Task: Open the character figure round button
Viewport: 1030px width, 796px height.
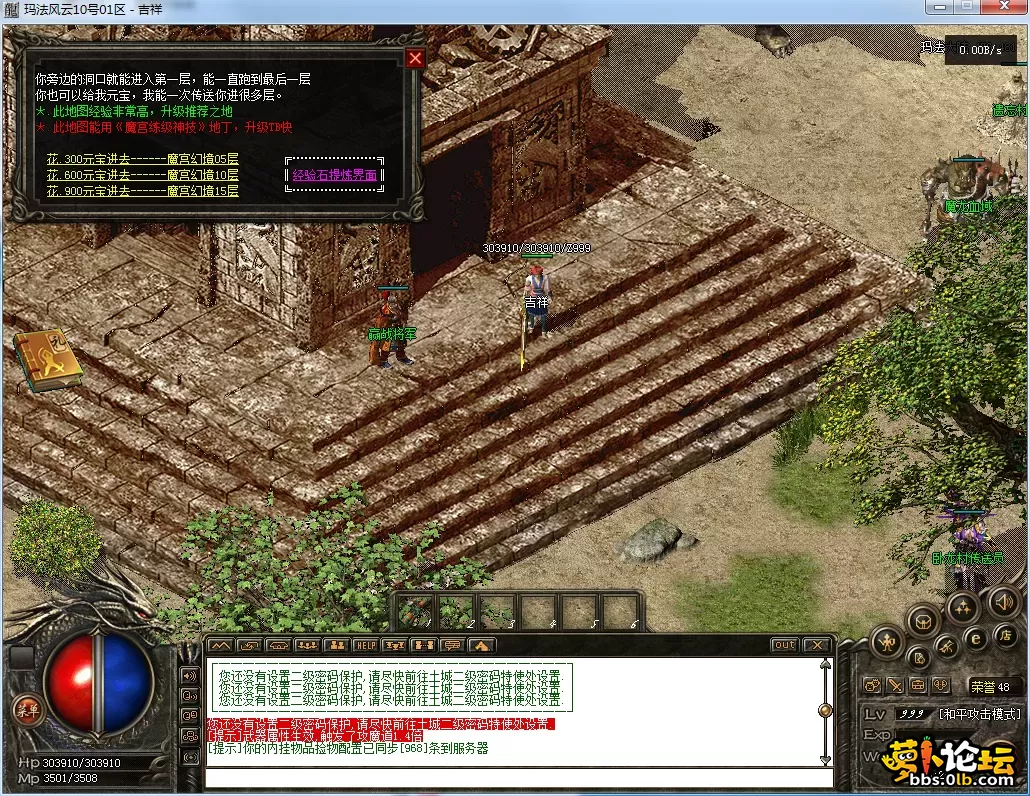Action: (886, 642)
